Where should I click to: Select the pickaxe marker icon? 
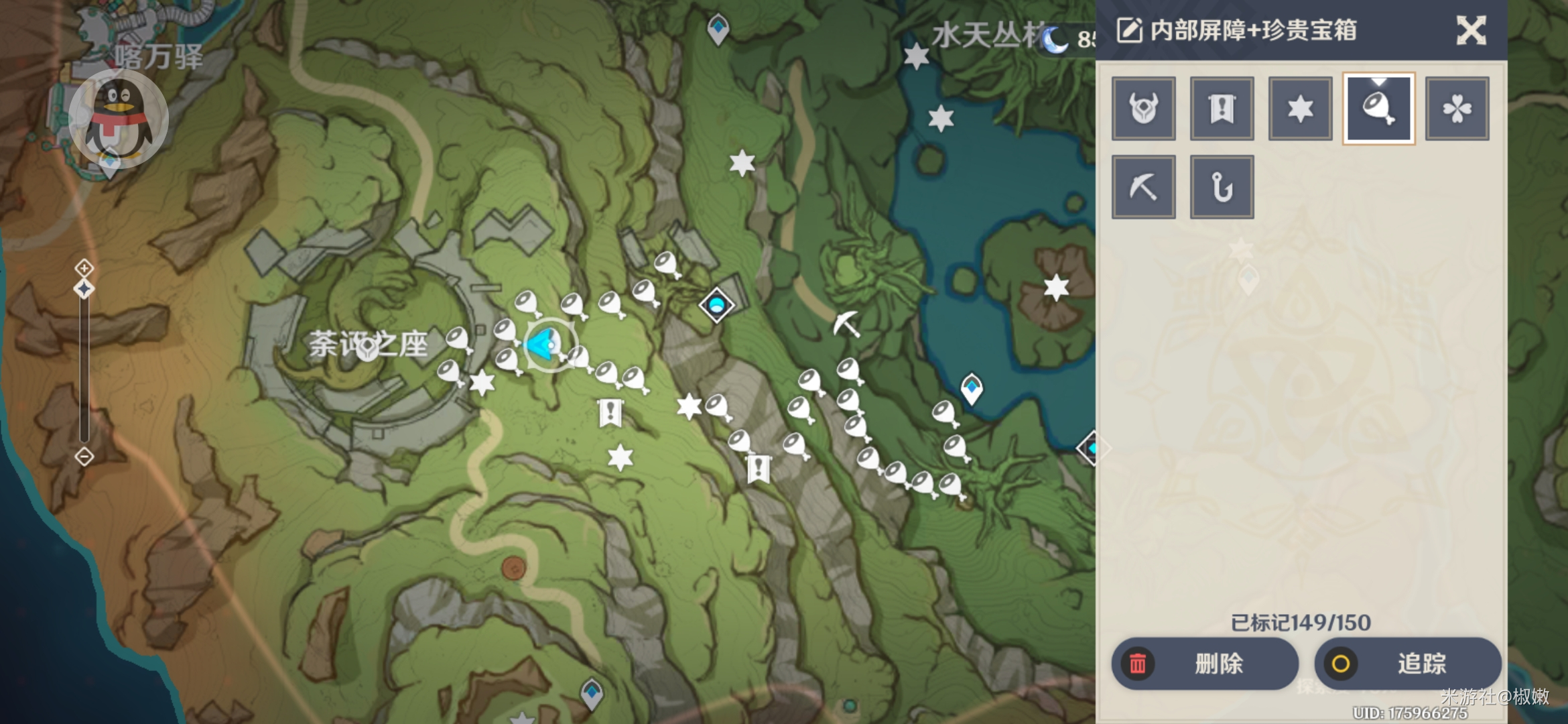(x=1143, y=187)
